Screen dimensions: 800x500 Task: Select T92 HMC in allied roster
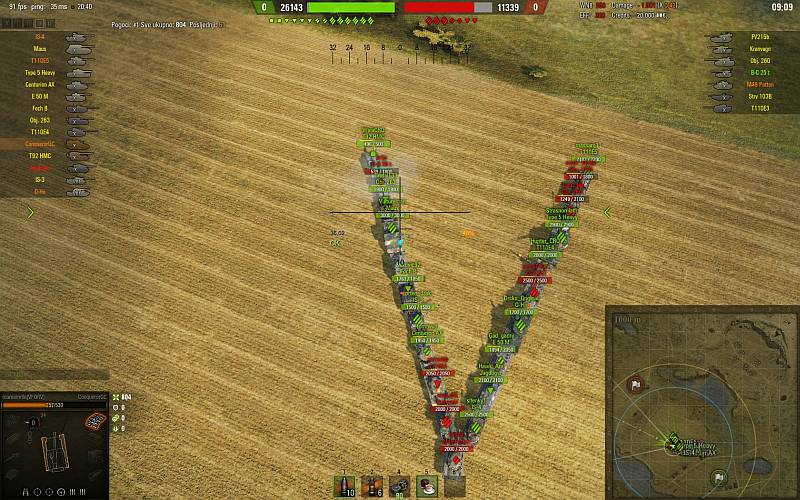pyautogui.click(x=42, y=156)
